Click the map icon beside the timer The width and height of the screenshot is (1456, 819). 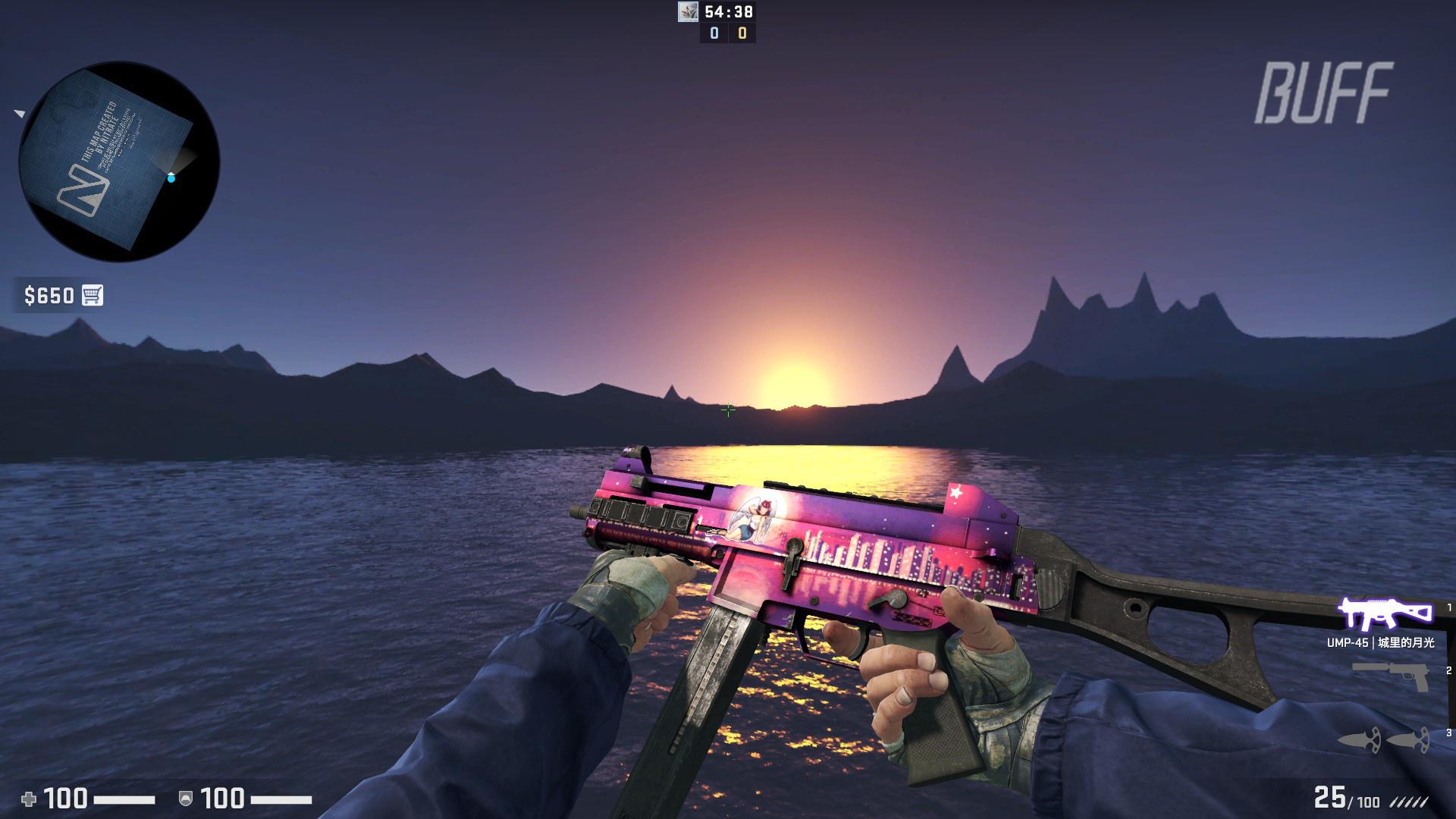pos(688,12)
